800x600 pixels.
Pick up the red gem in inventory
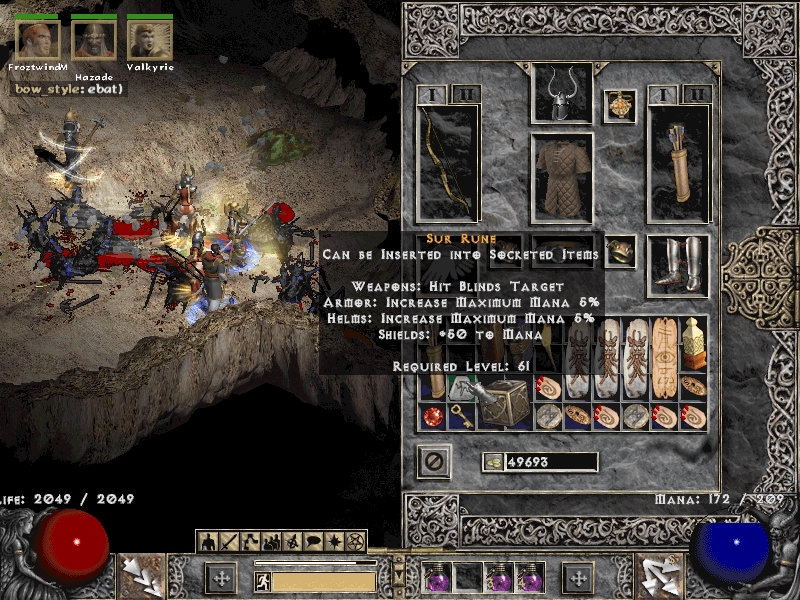pos(434,417)
